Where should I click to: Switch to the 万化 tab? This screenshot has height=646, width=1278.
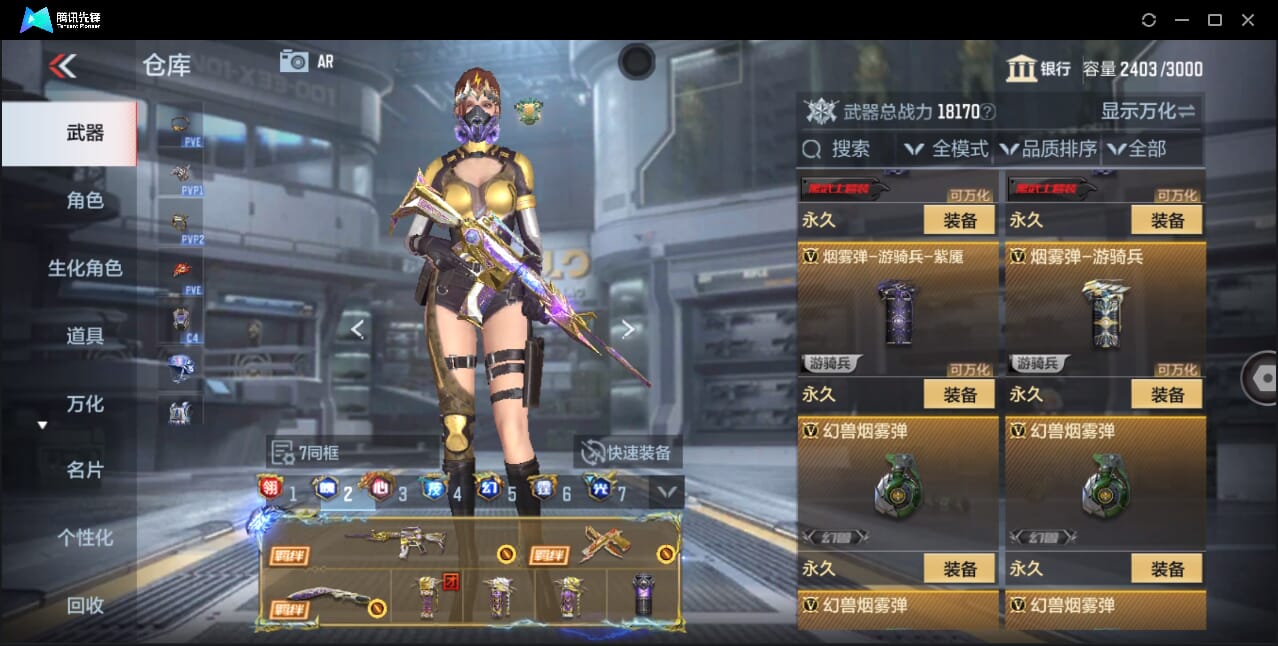click(x=85, y=404)
